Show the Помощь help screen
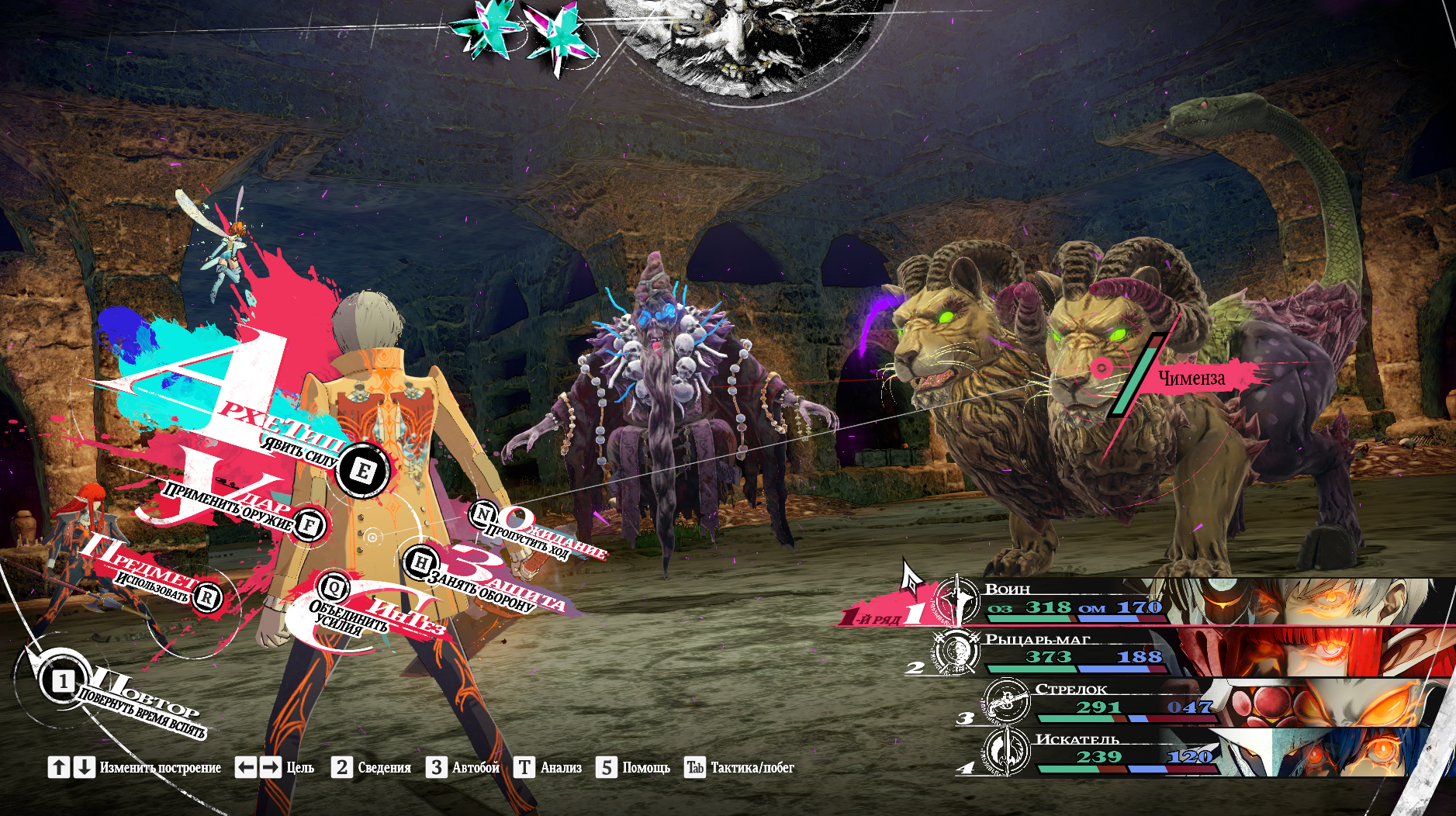Screen dimensions: 1456x816 pyautogui.click(x=633, y=767)
